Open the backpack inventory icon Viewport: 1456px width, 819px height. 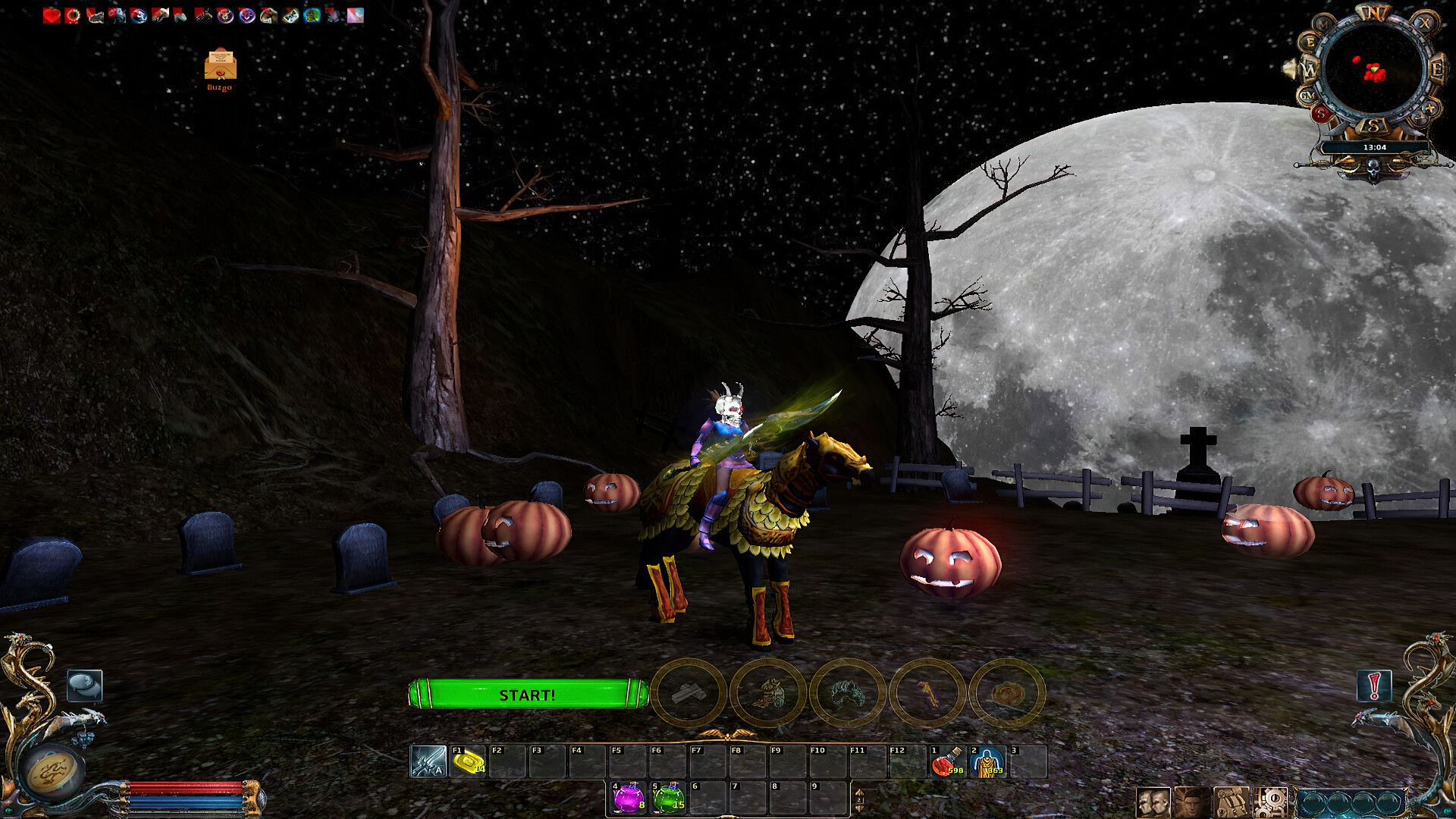[x=1232, y=803]
